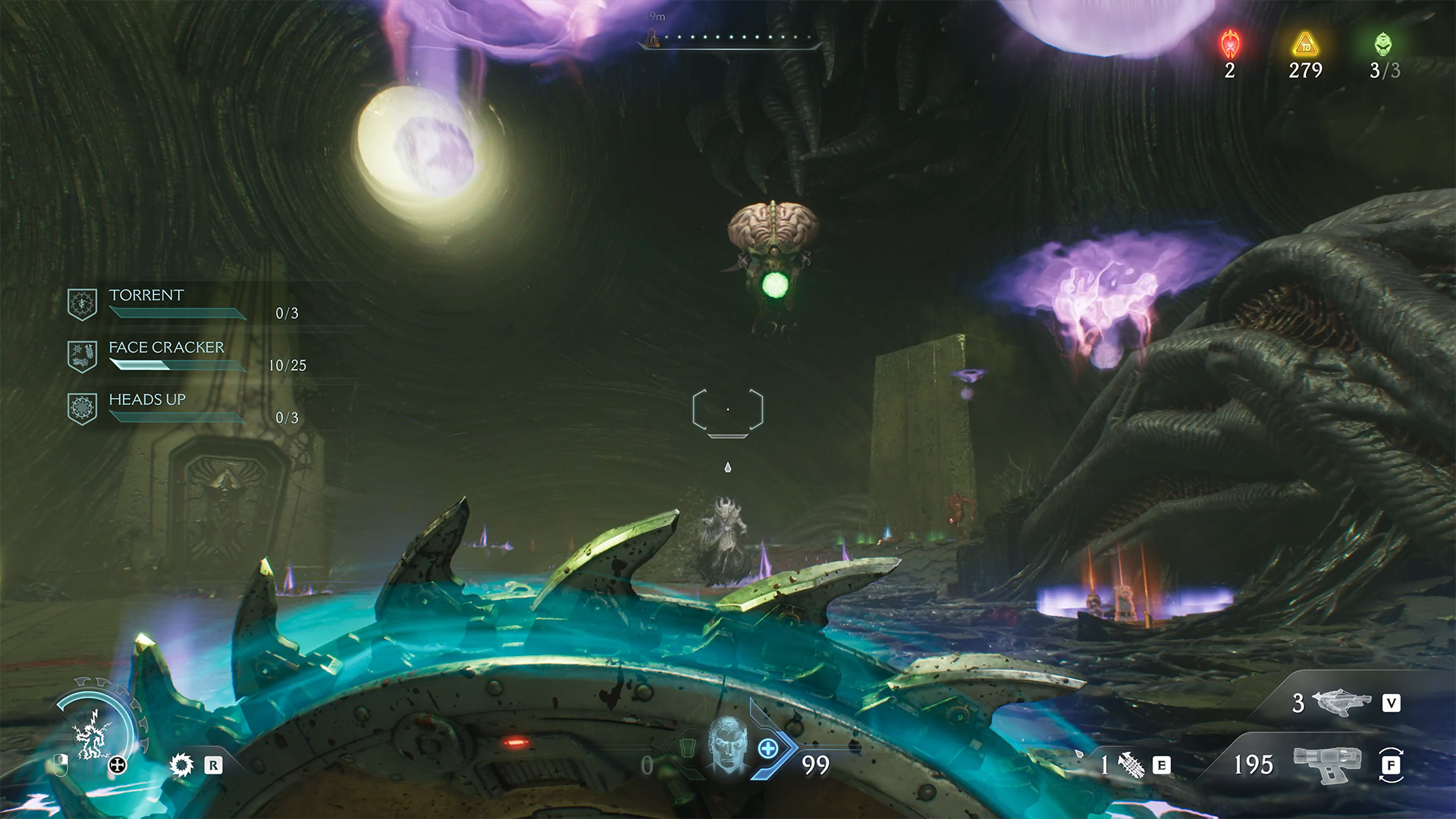The width and height of the screenshot is (1456, 819).
Task: Select the shield saw blade icon
Action: pyautogui.click(x=182, y=764)
